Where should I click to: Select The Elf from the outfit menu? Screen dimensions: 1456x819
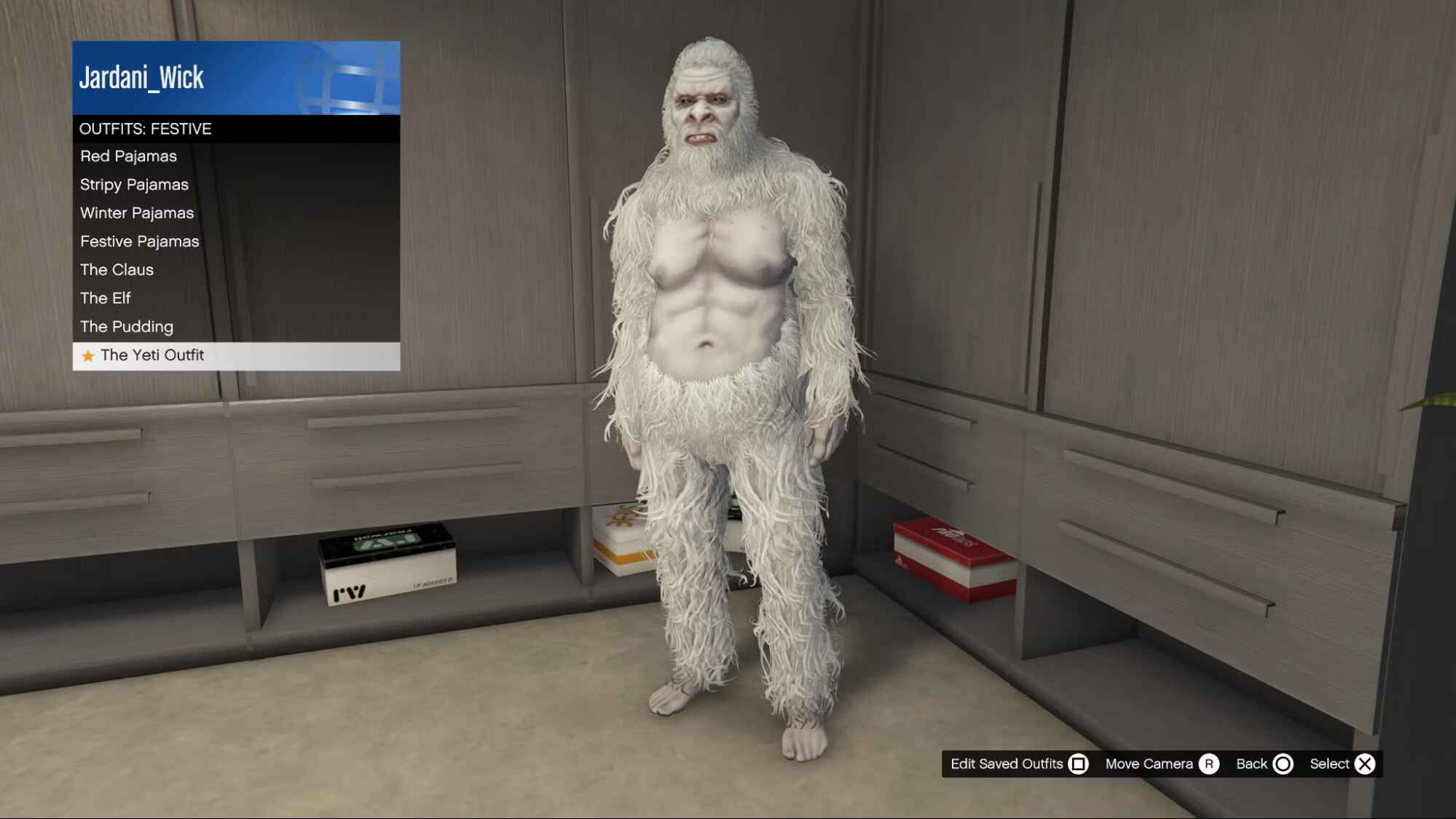(x=106, y=298)
